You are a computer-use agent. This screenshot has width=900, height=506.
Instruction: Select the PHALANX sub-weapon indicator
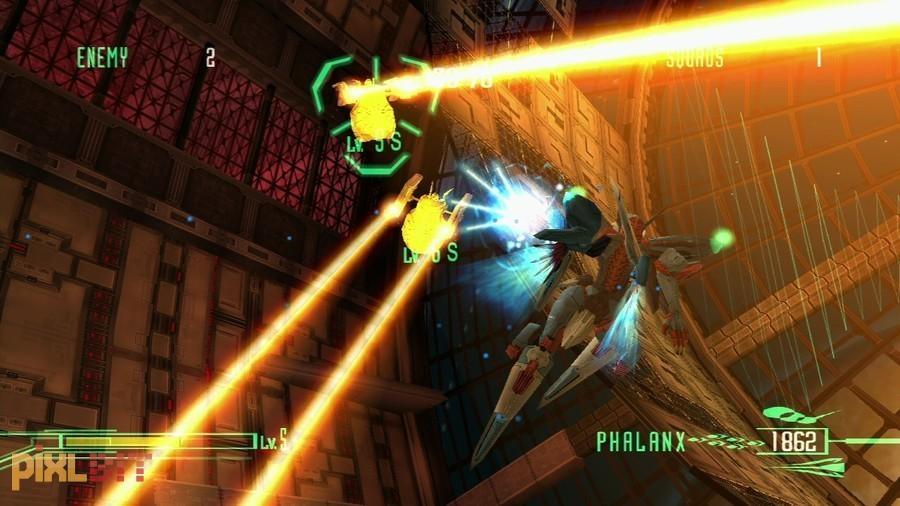(641, 441)
